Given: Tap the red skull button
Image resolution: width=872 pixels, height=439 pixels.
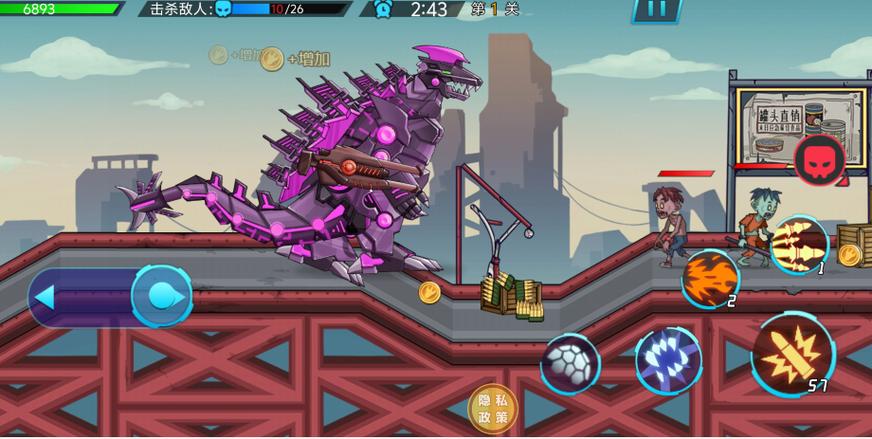Looking at the screenshot, I should coord(820,158).
